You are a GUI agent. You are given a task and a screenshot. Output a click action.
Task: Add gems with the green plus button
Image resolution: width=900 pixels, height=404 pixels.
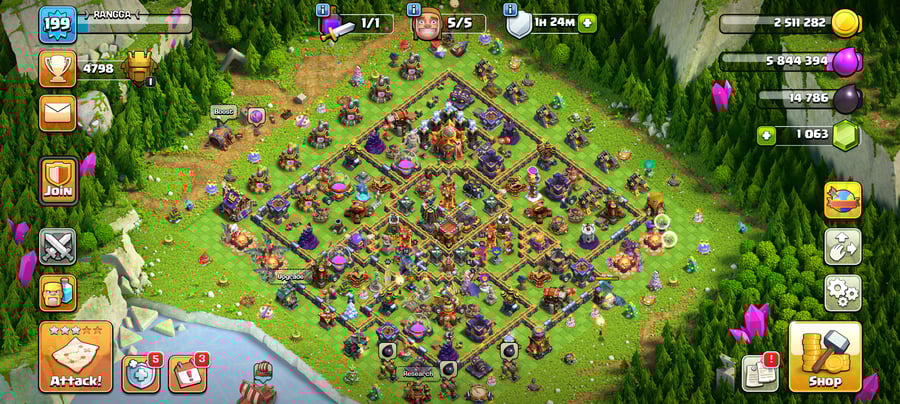click(x=768, y=134)
